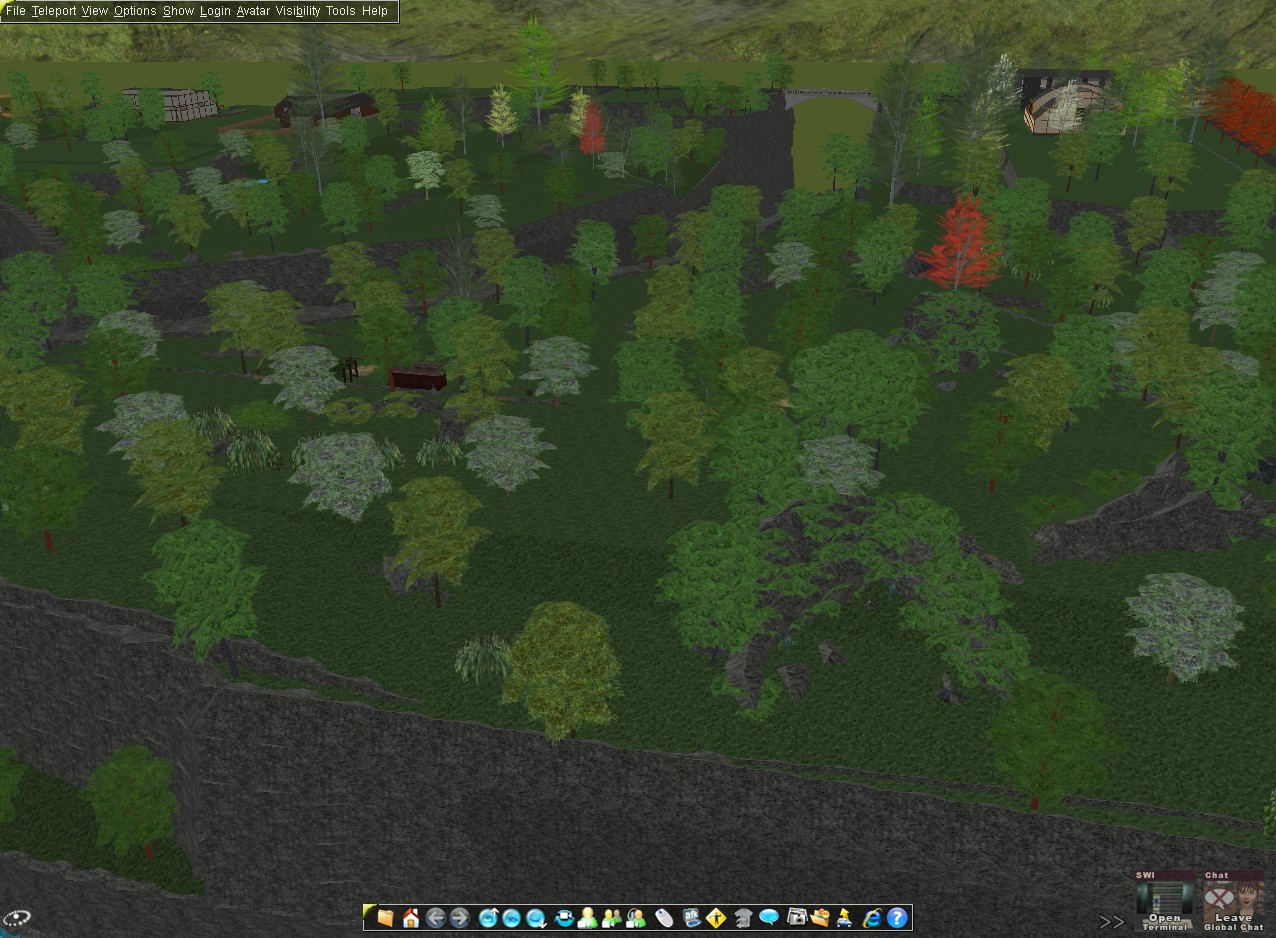Open the Teleport menu

pyautogui.click(x=53, y=11)
